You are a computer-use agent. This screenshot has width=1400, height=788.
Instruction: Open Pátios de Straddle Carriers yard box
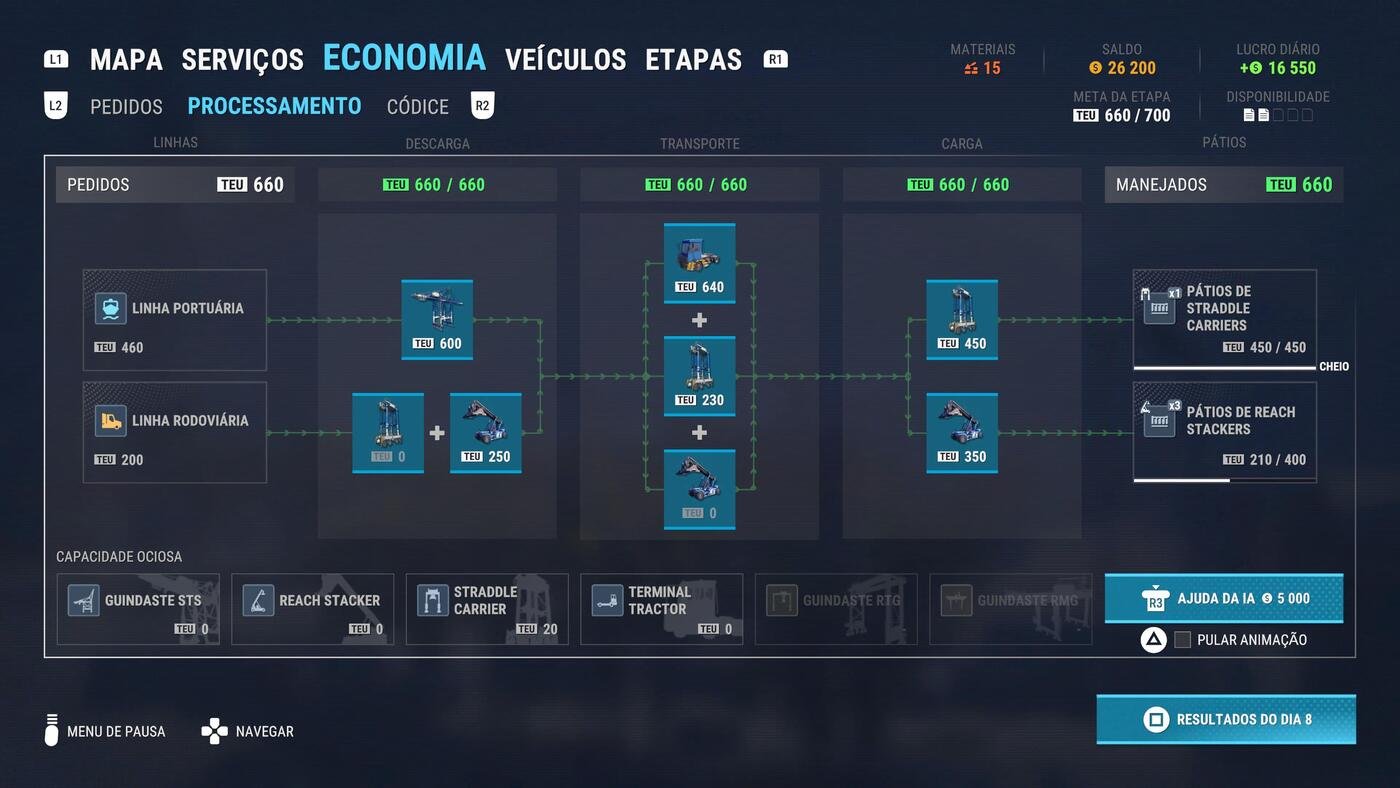pos(1224,319)
